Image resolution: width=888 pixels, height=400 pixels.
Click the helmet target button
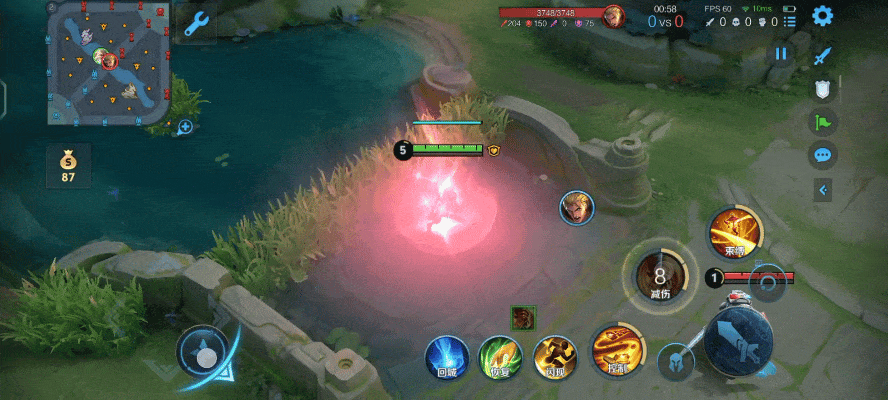click(676, 361)
